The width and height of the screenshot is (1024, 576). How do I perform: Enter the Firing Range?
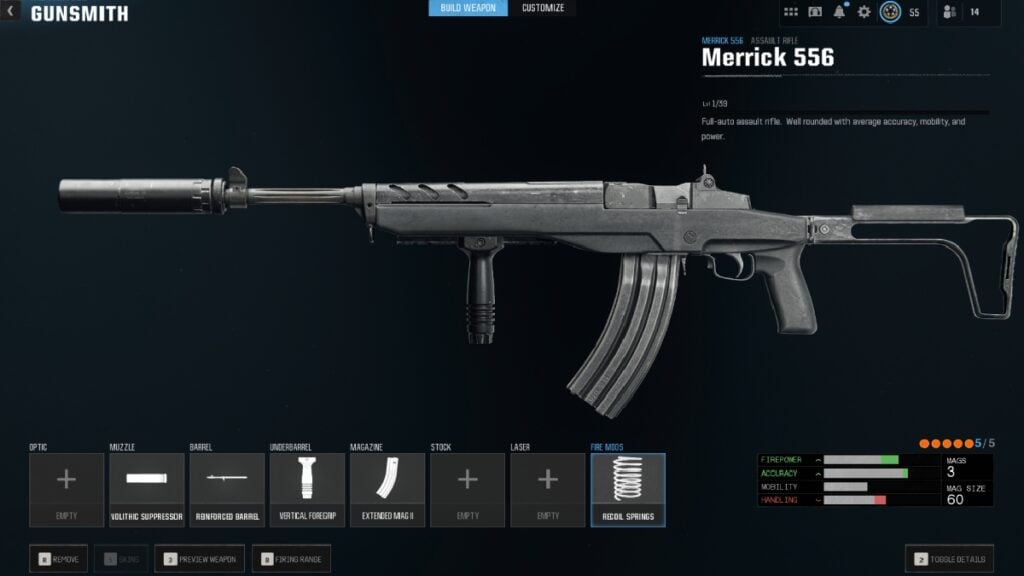(x=291, y=559)
